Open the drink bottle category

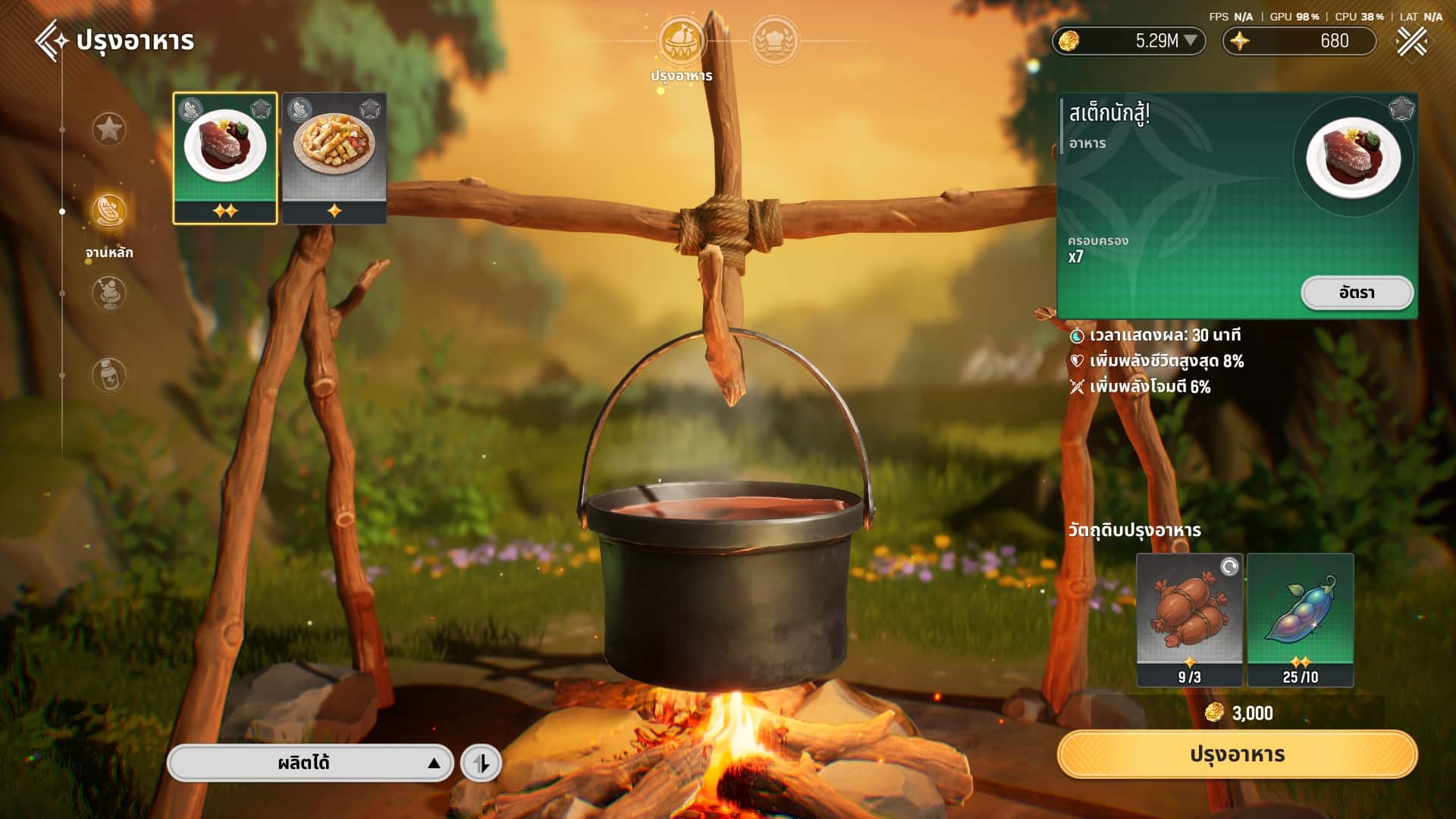tap(108, 375)
